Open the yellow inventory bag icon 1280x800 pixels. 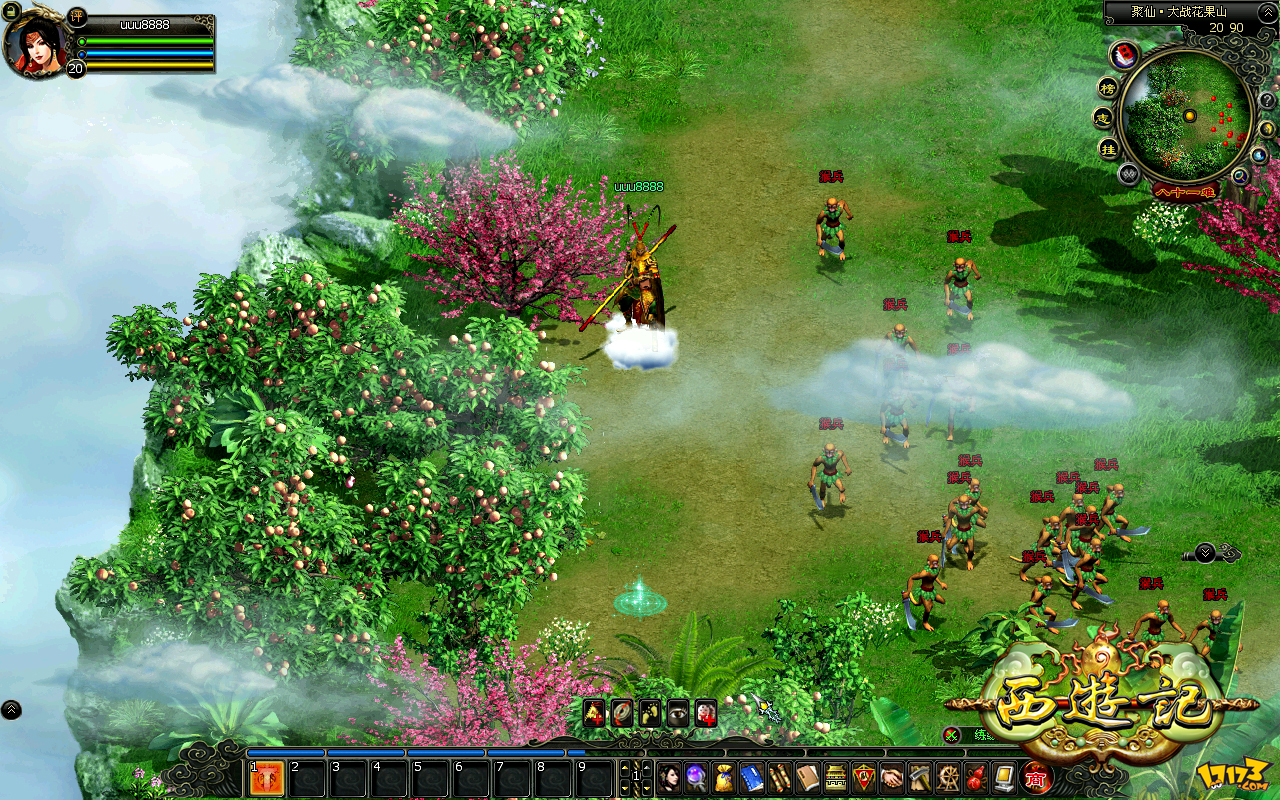click(x=724, y=776)
